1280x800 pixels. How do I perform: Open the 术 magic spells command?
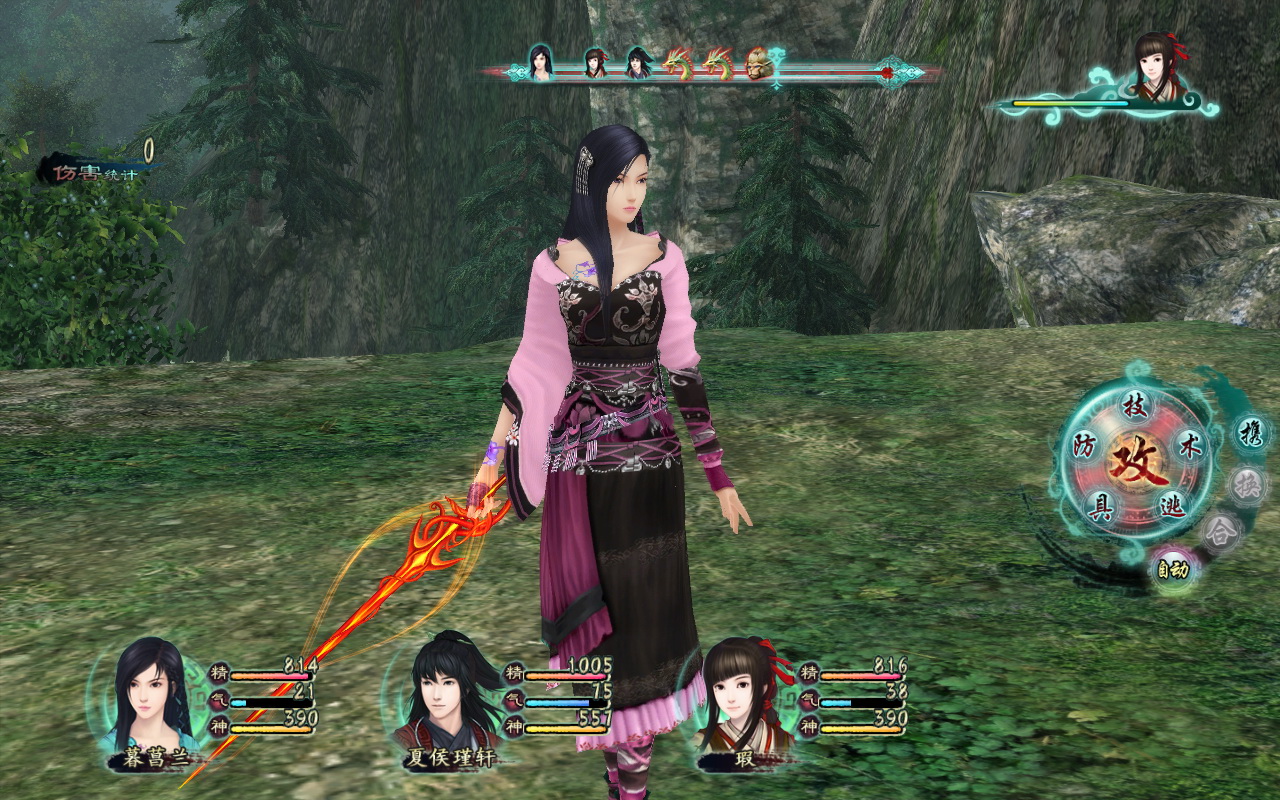click(x=1190, y=447)
